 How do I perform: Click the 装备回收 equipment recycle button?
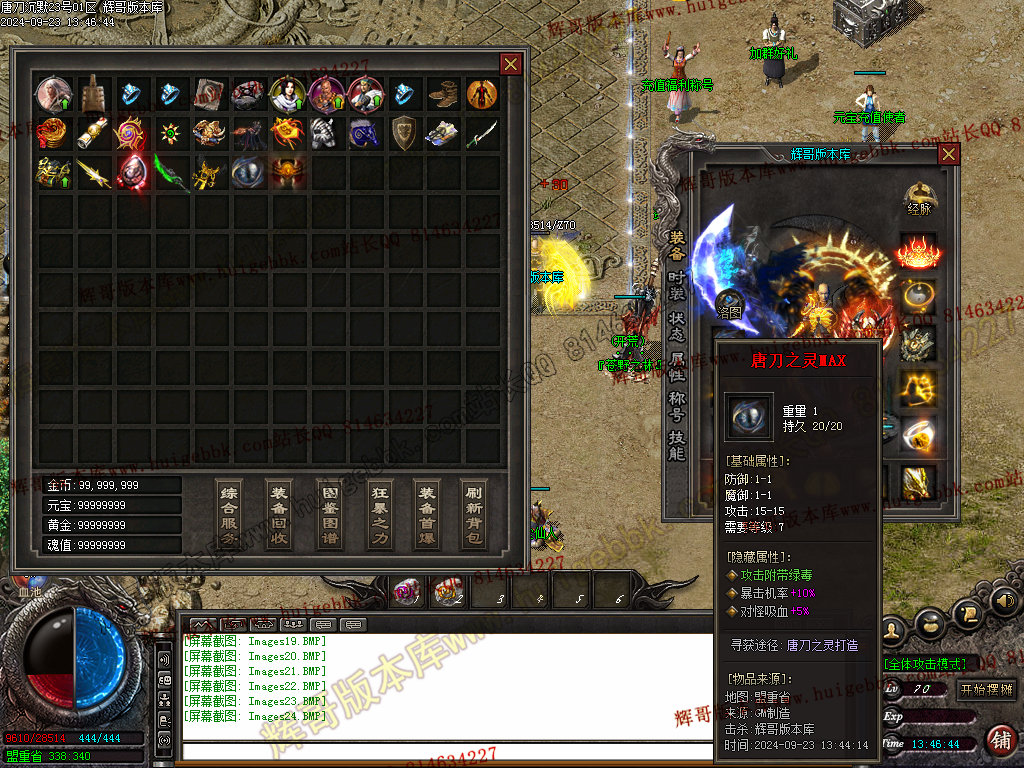[278, 514]
